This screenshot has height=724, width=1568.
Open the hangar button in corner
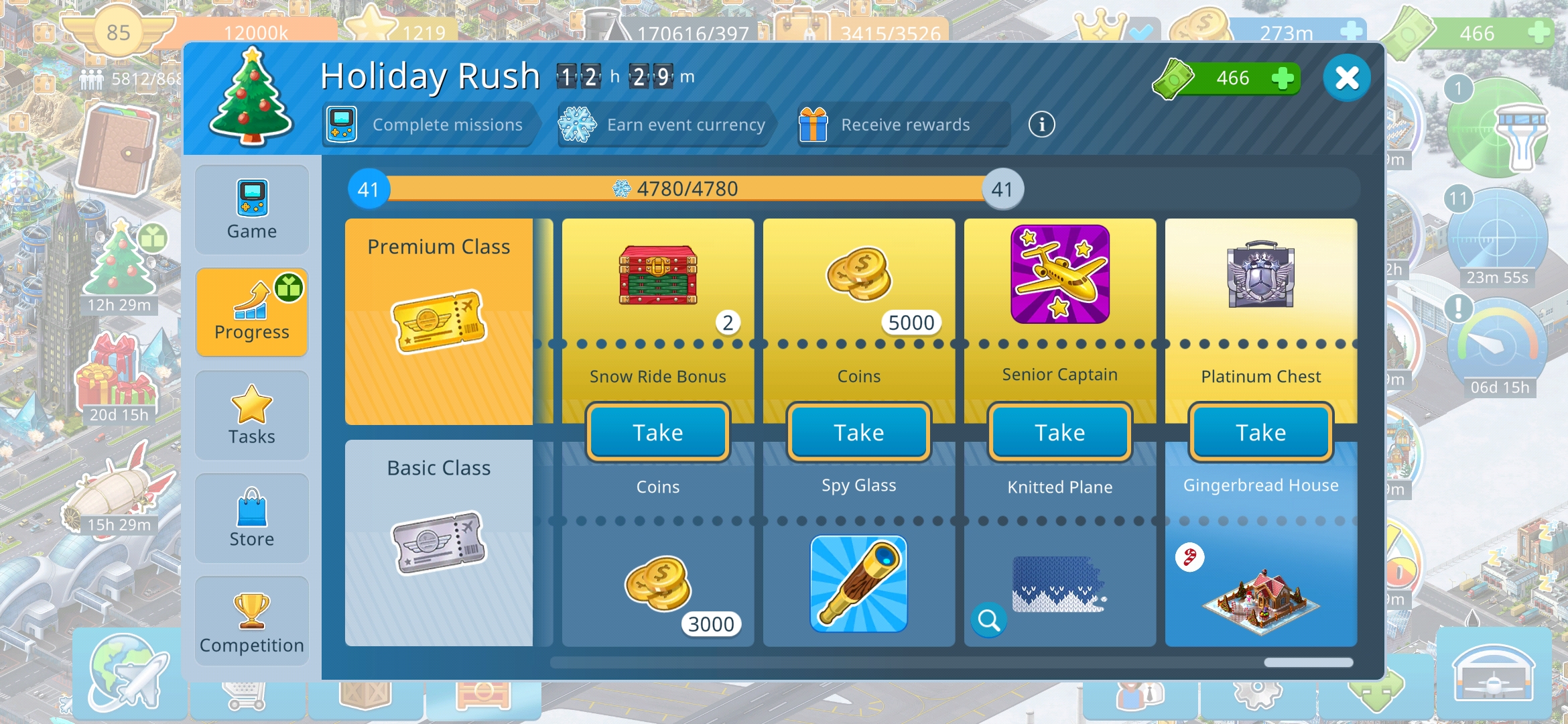[x=1493, y=674]
